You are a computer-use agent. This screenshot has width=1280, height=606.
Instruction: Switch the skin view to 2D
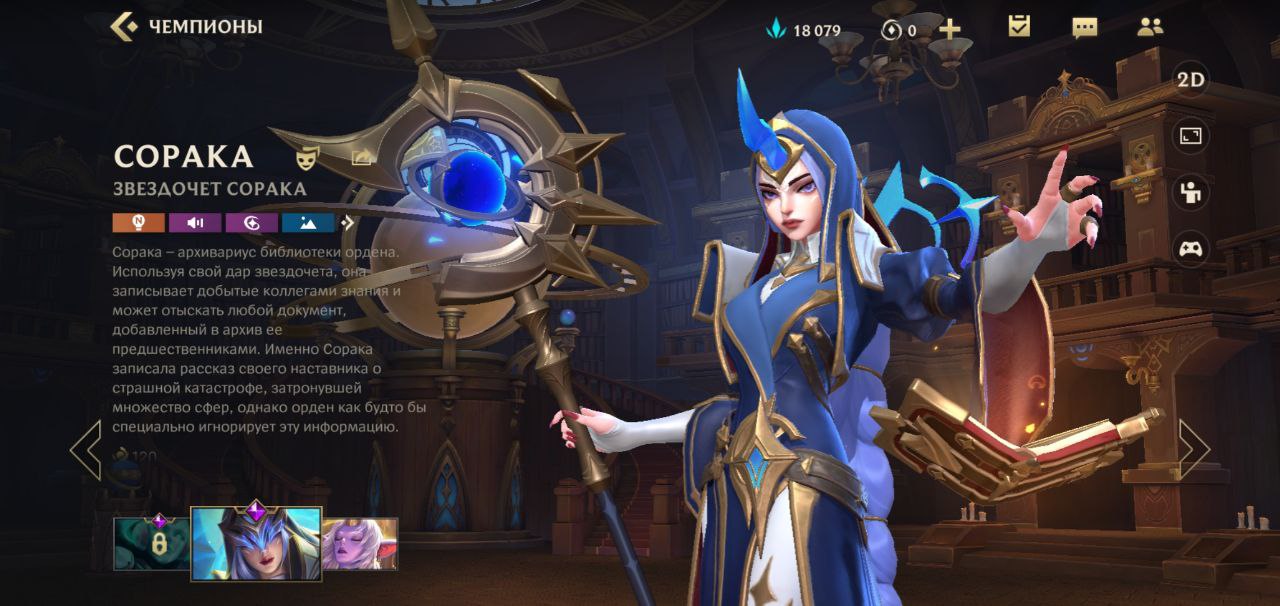coord(1190,81)
